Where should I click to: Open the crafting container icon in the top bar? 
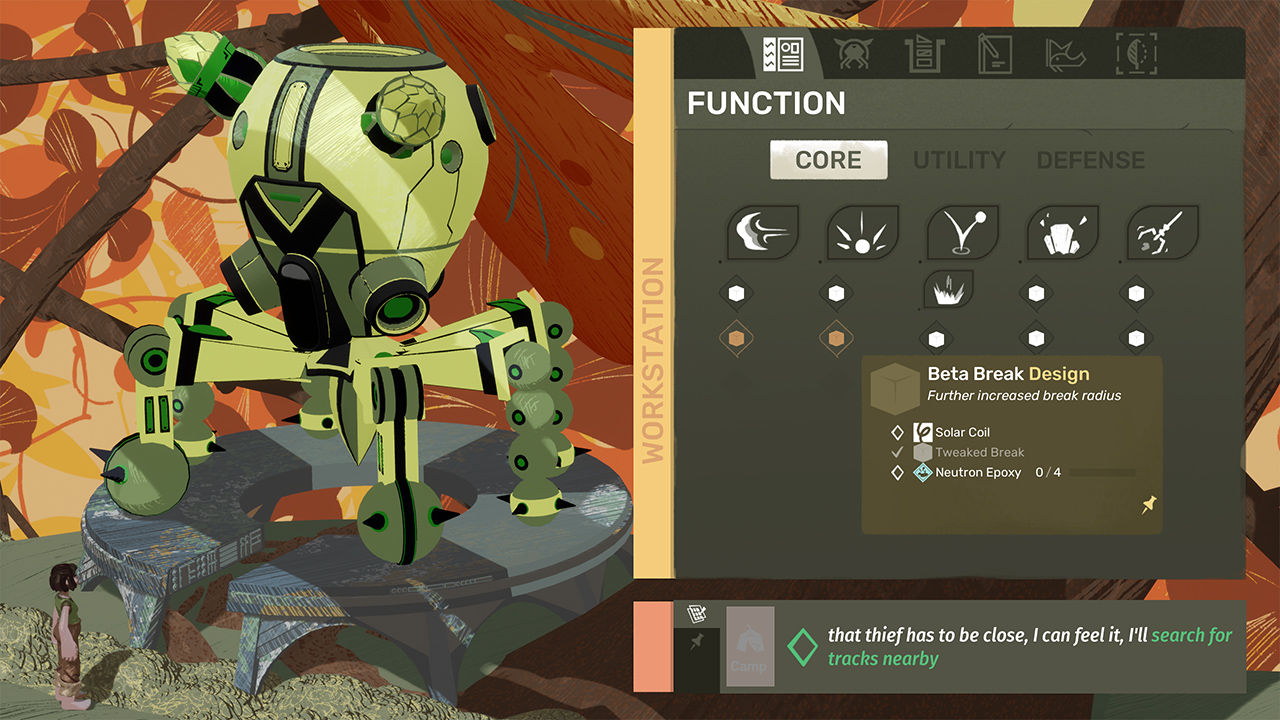[925, 55]
